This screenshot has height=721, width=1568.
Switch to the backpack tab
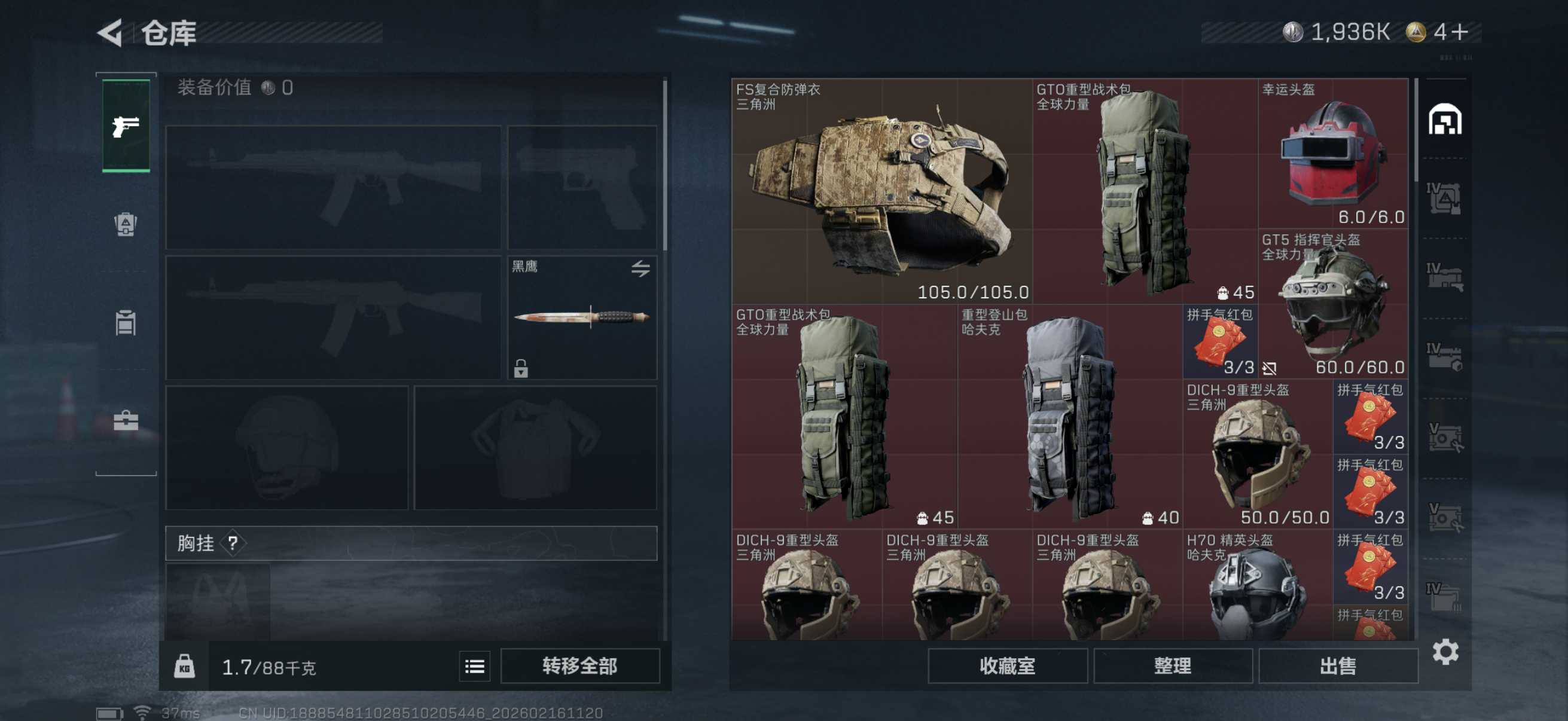[126, 225]
